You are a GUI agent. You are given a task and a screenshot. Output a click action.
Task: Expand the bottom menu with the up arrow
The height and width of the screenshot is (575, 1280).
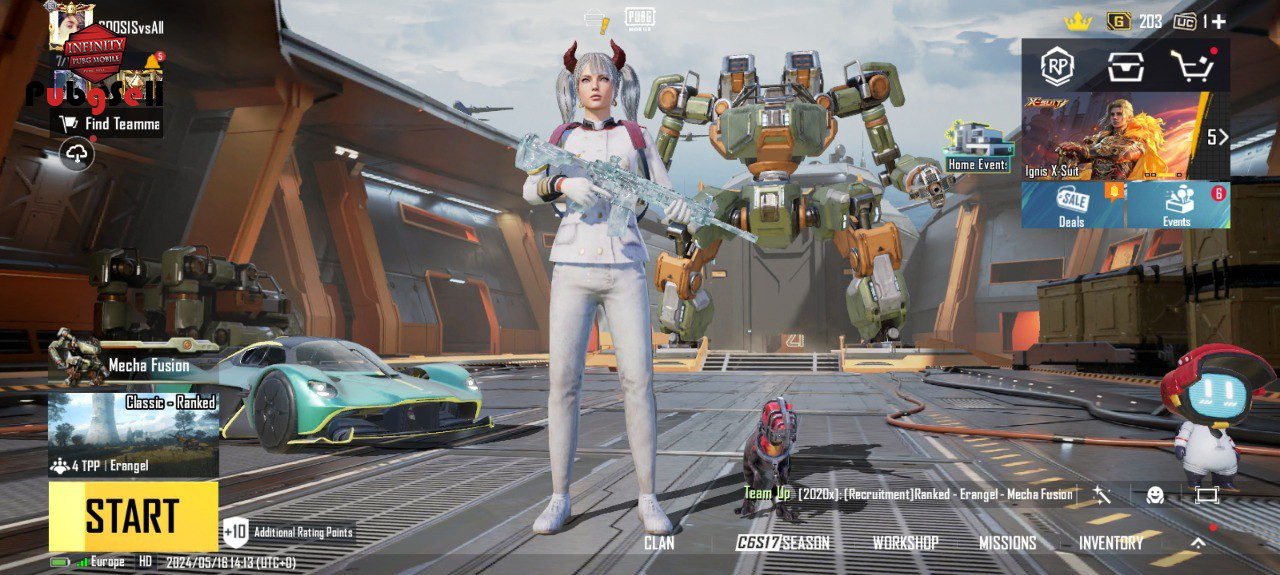1198,543
